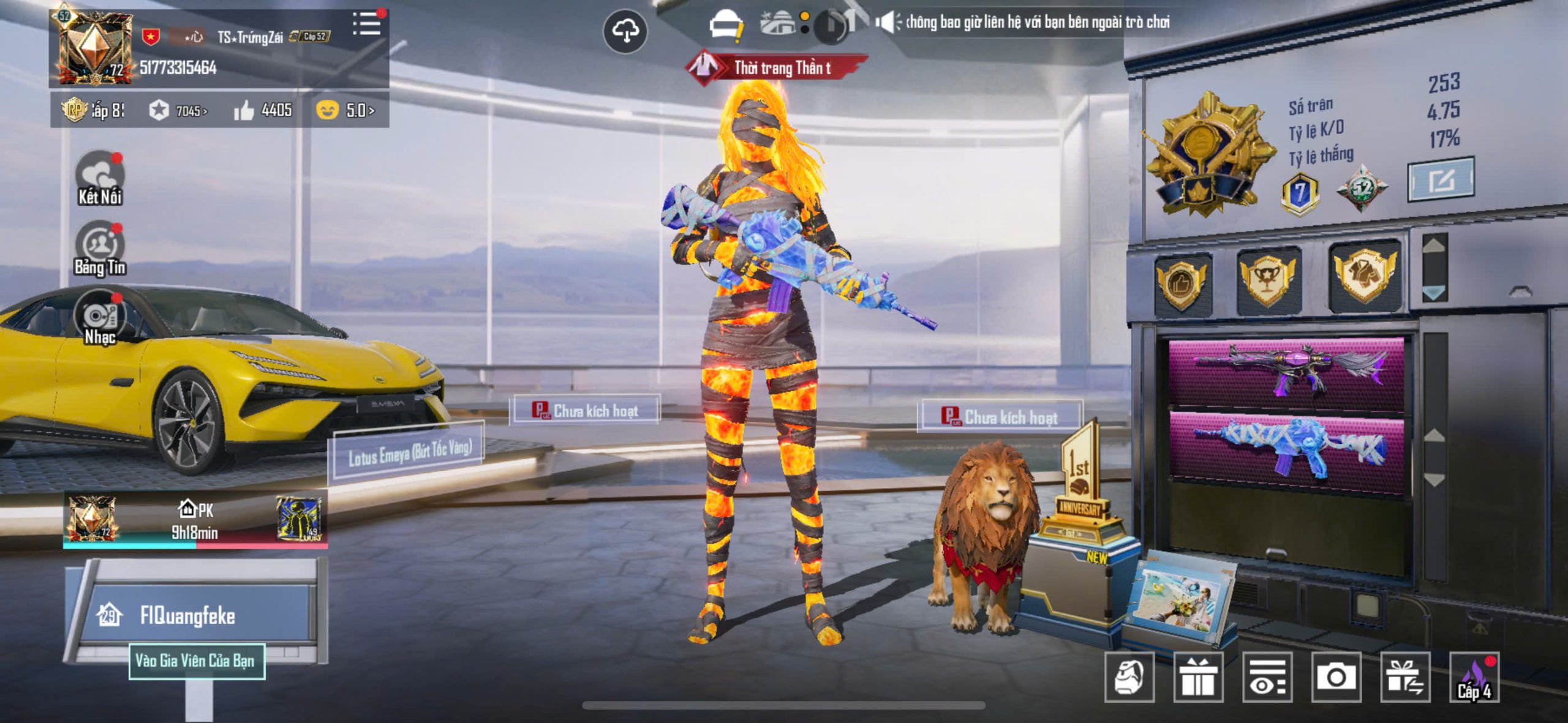Click the cloud download icon
The width and height of the screenshot is (1568, 723).
pos(625,31)
